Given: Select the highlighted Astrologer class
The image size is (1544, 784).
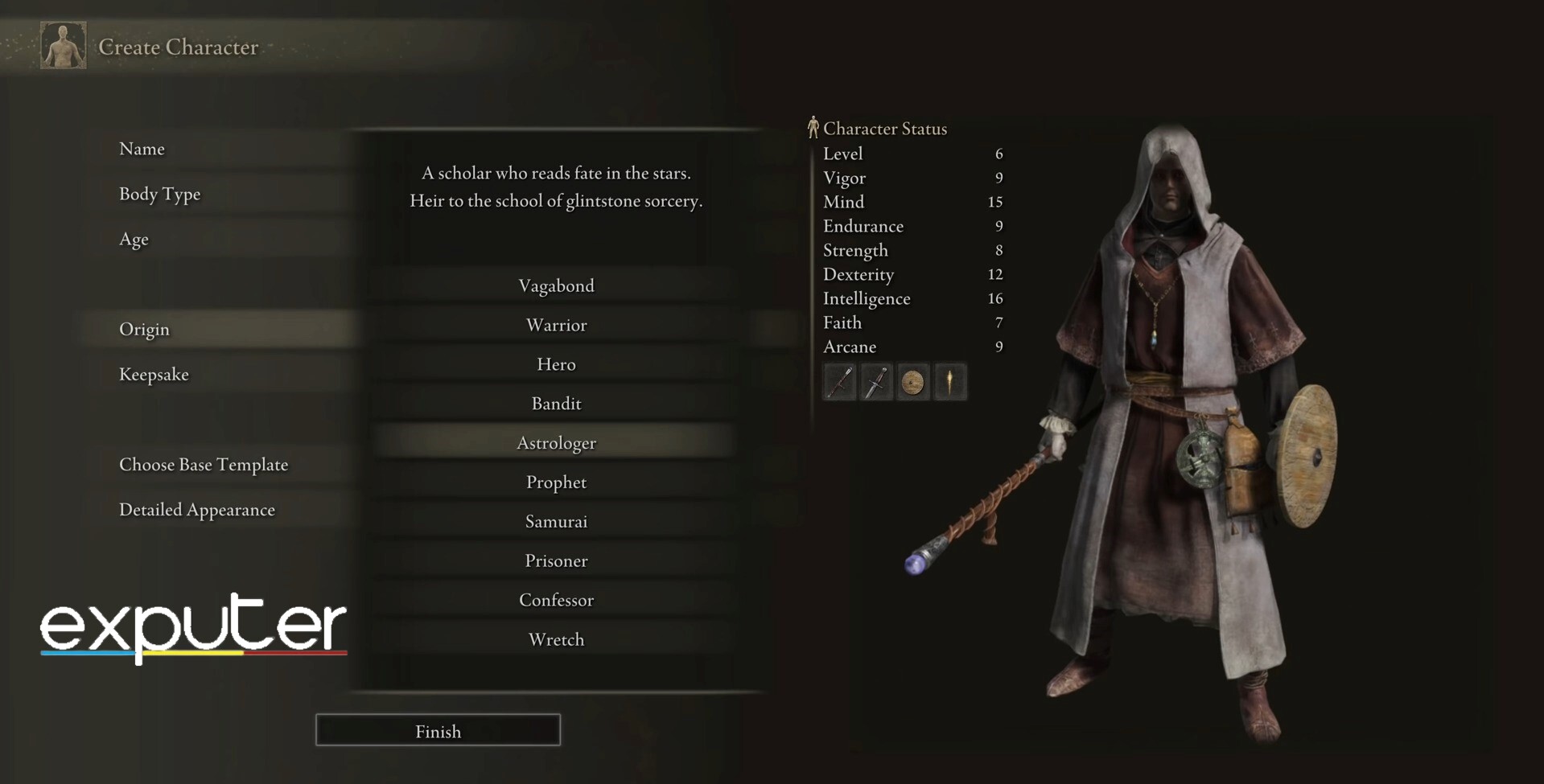Looking at the screenshot, I should [x=556, y=443].
